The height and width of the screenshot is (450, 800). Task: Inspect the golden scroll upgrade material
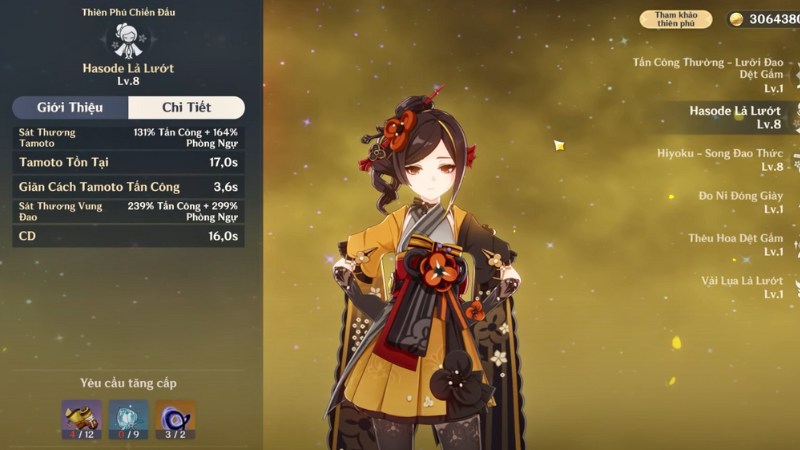[81, 419]
